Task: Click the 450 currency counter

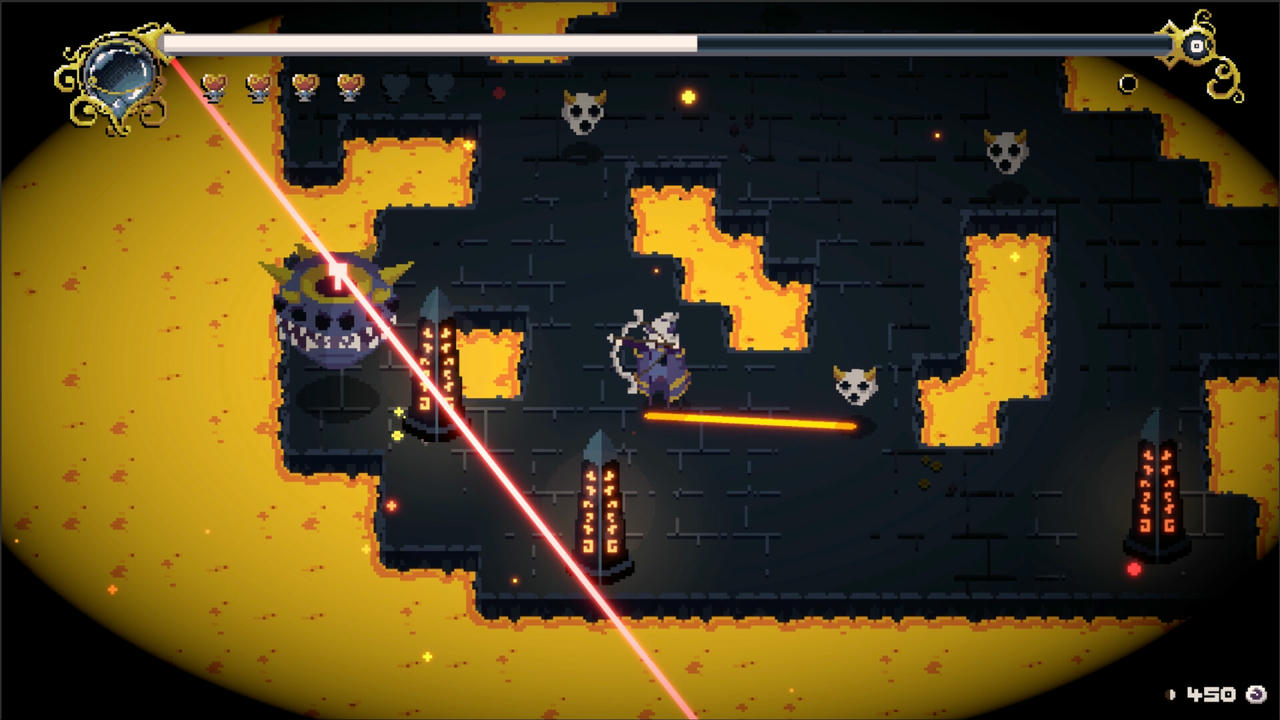Action: tap(1211, 696)
